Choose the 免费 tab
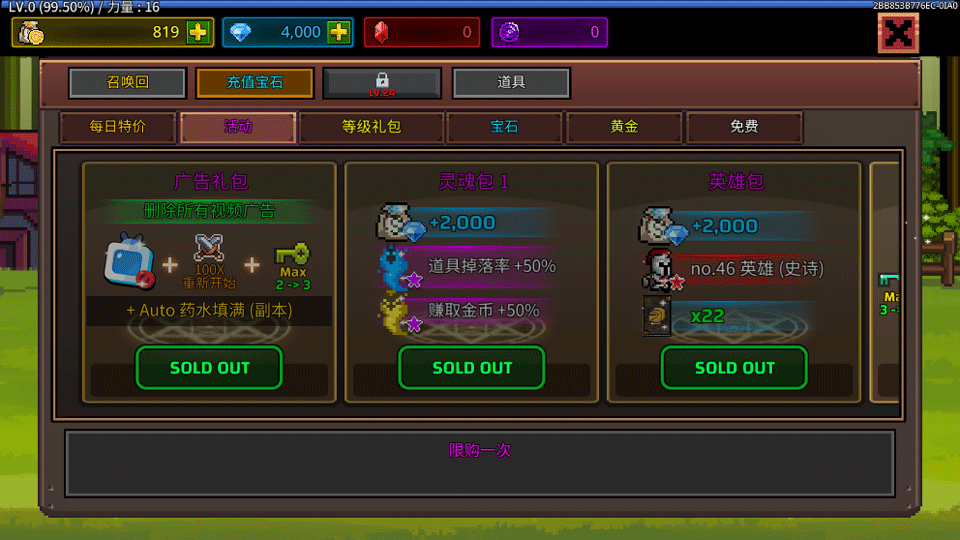Viewport: 960px width, 540px height. click(x=744, y=127)
